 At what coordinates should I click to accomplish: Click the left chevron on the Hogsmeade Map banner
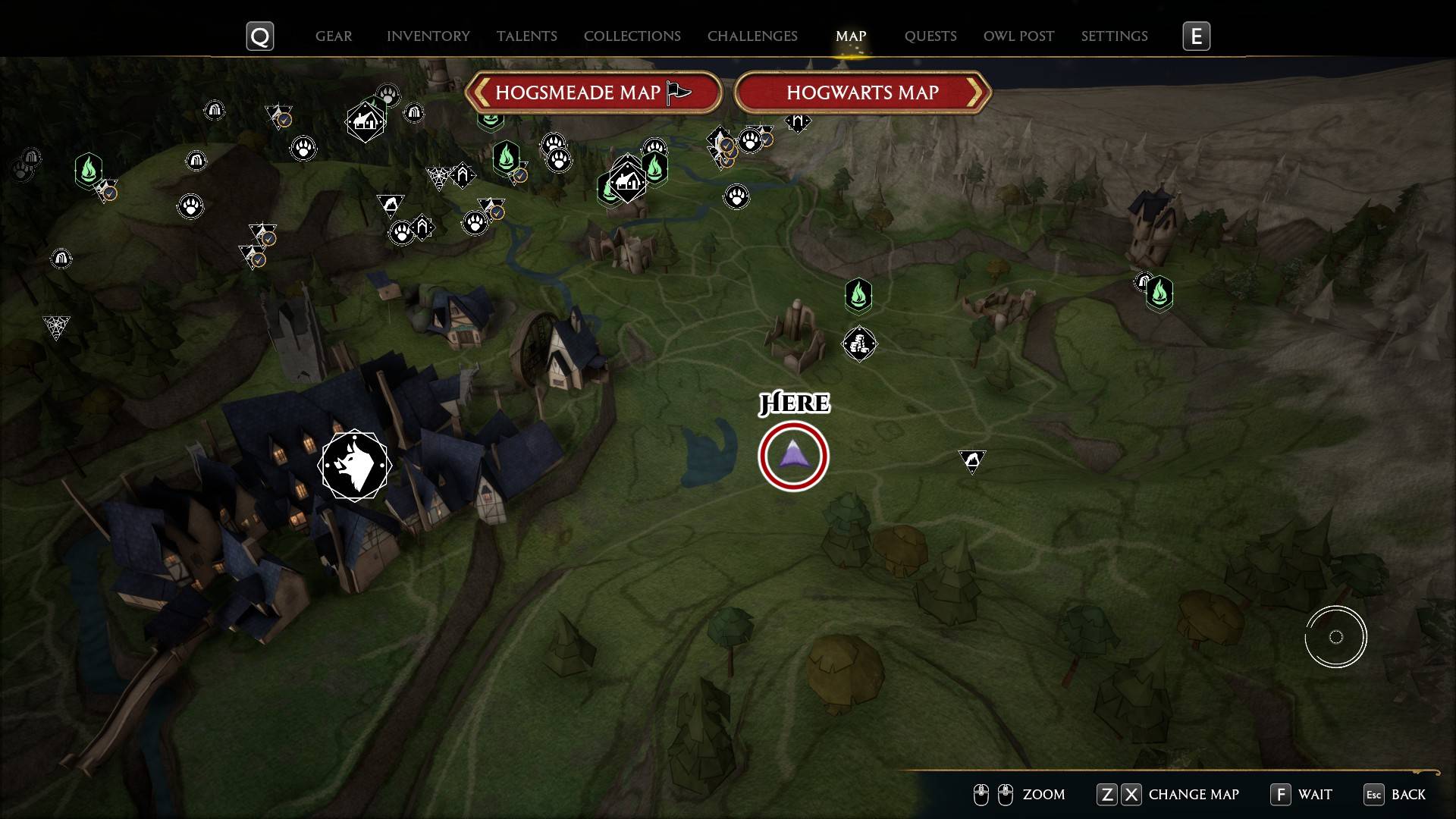coord(483,92)
